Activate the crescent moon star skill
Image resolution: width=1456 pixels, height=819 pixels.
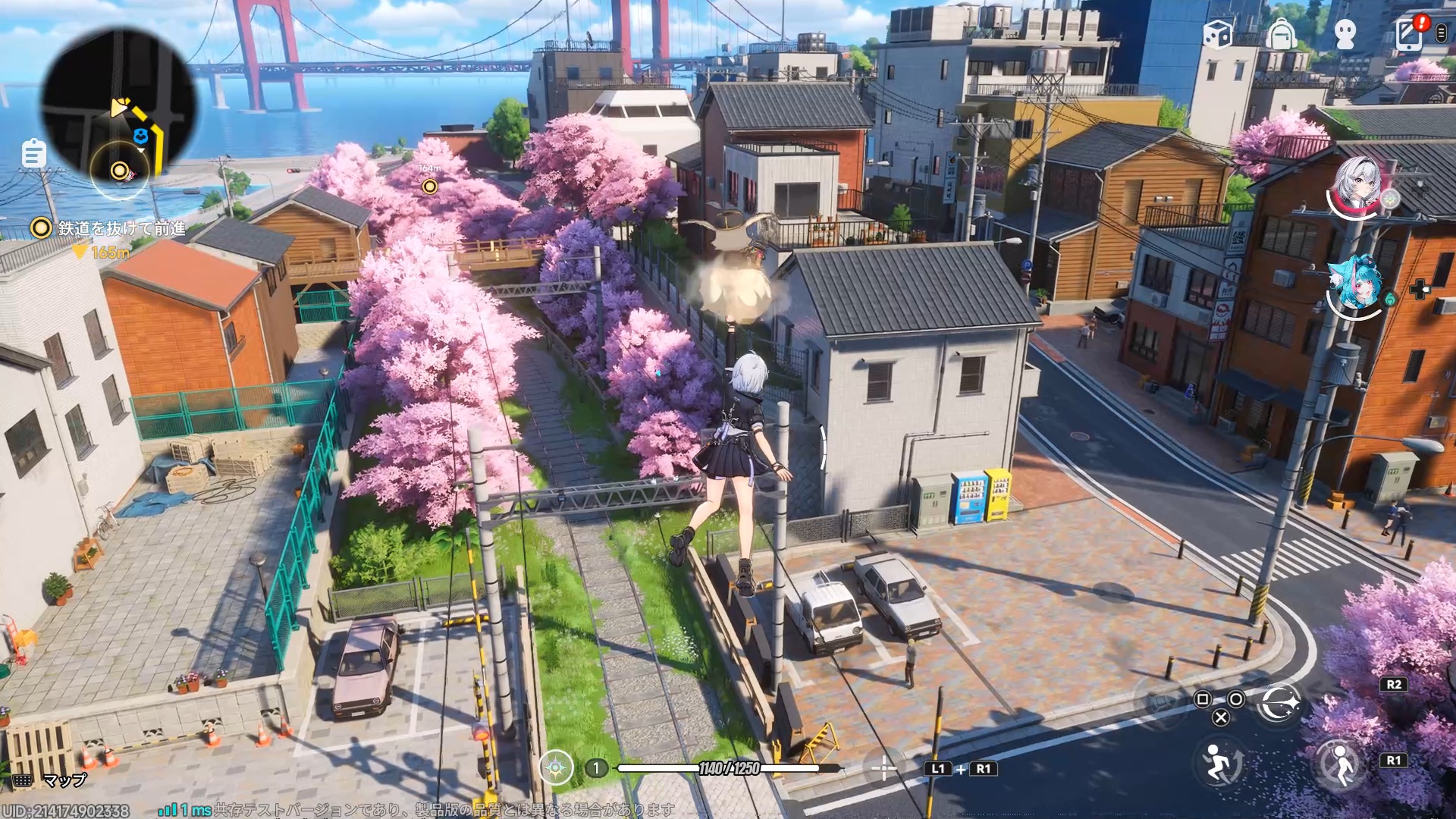pos(1279,704)
